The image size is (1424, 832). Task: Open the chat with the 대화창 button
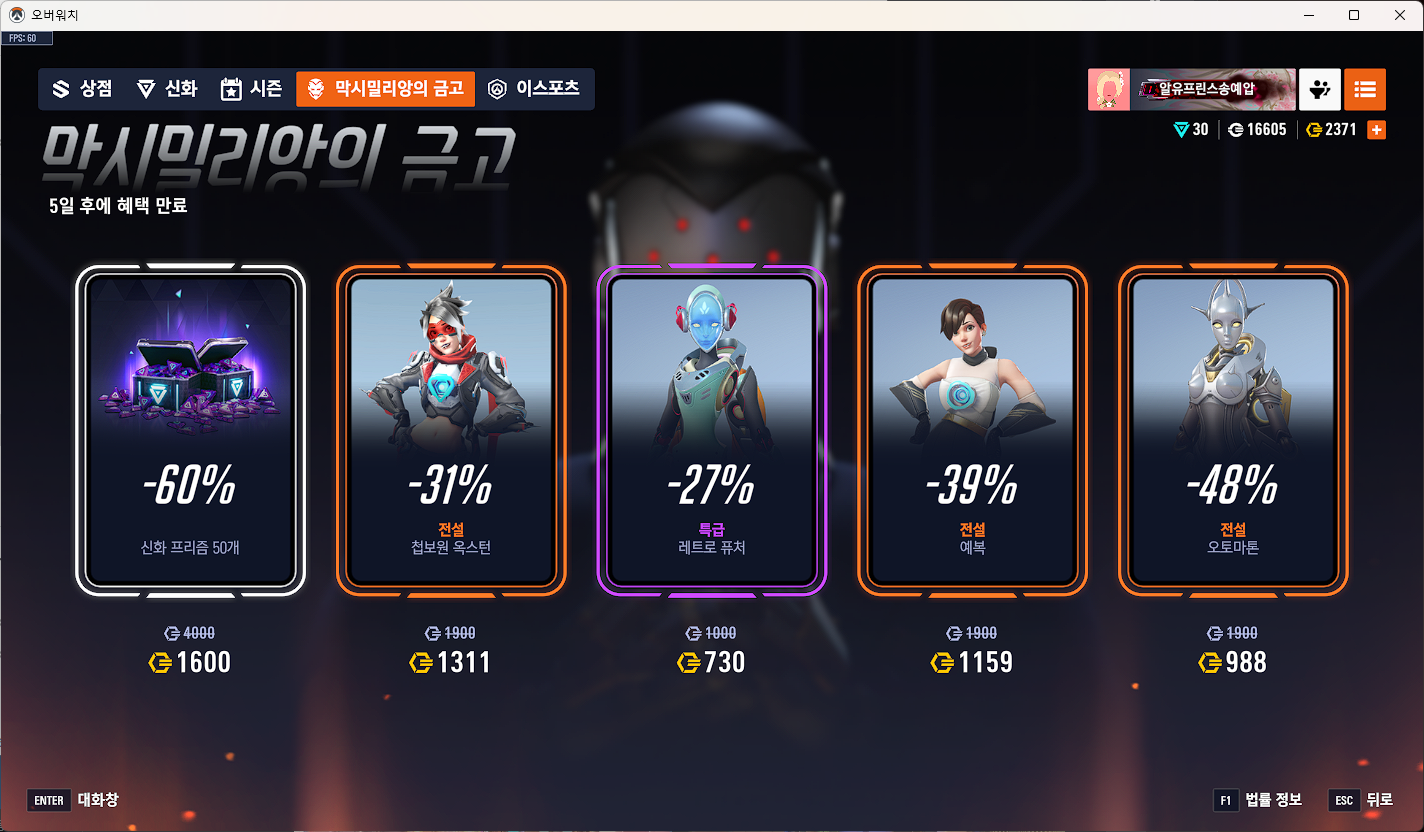pos(75,800)
